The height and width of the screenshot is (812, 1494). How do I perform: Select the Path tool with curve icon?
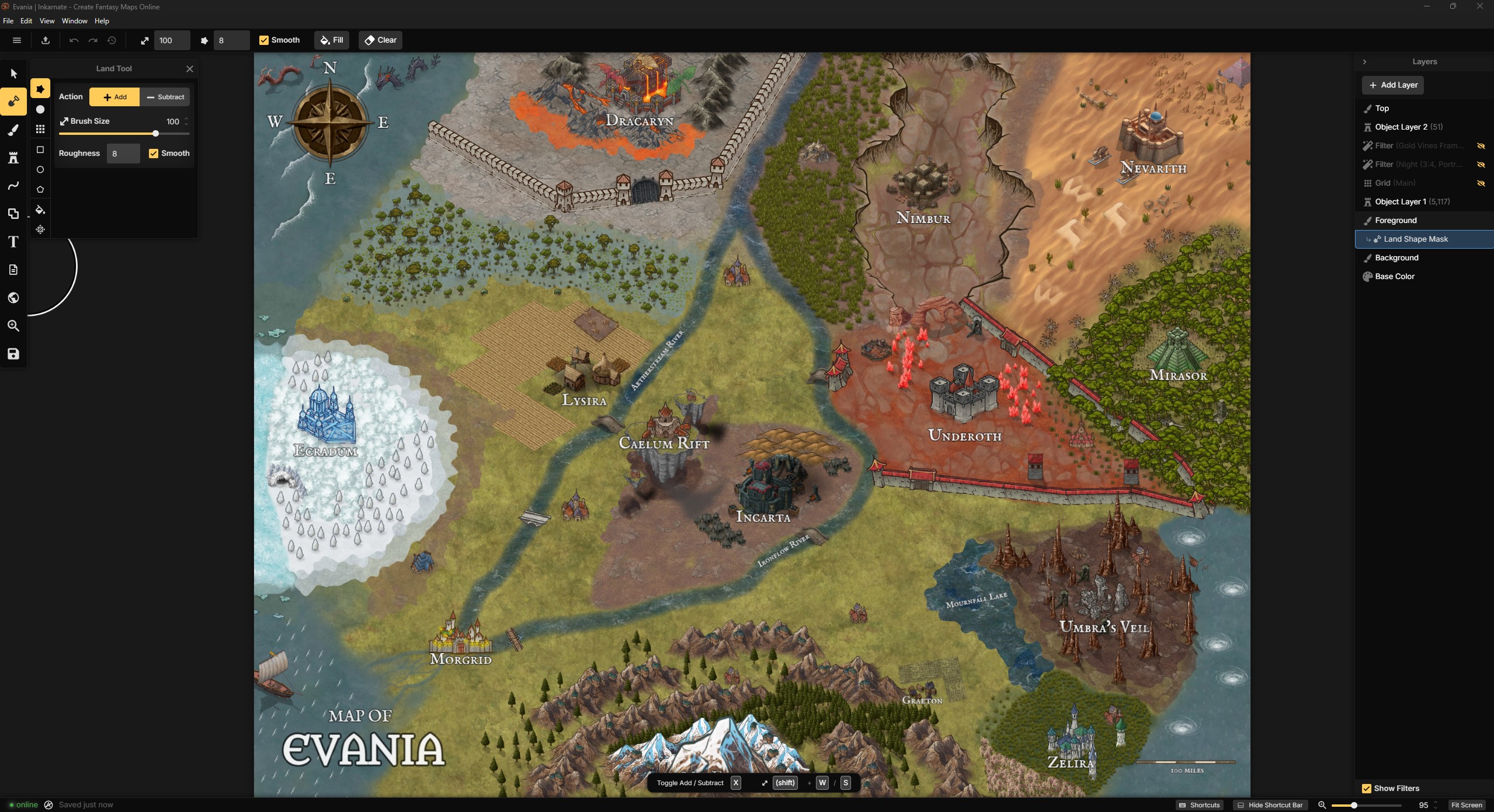point(13,186)
